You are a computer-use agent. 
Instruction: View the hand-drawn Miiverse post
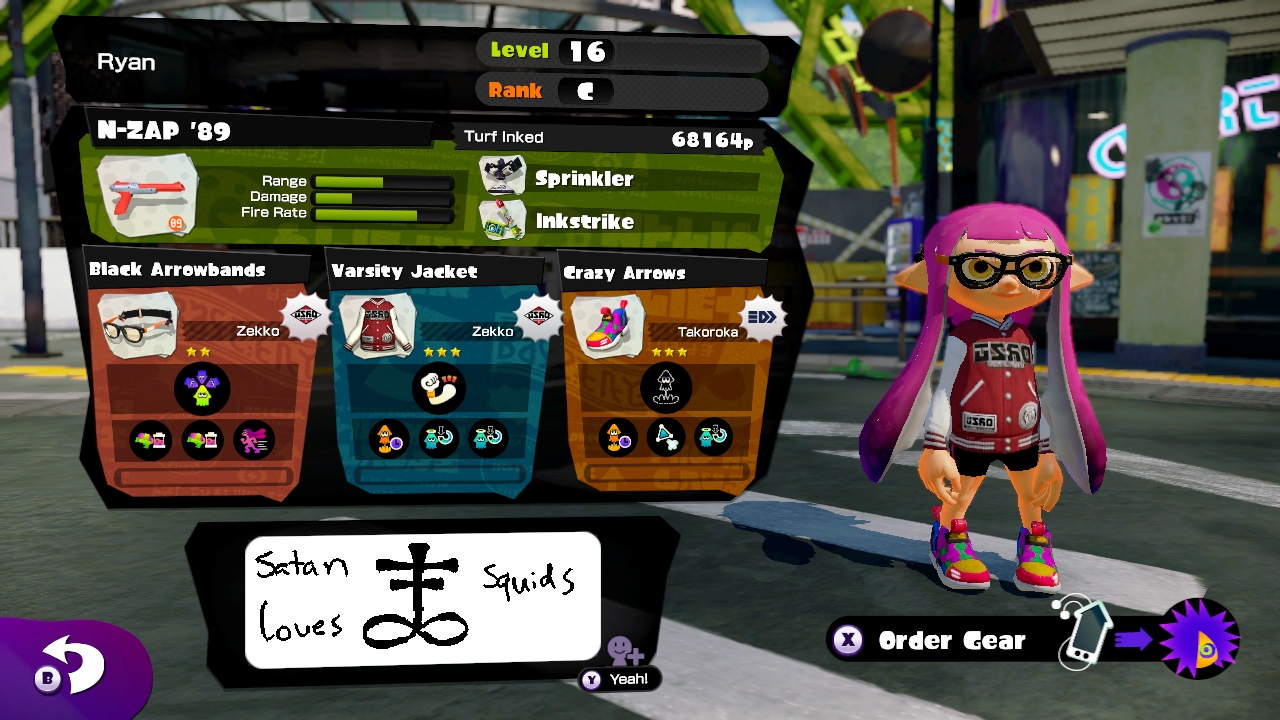click(422, 600)
